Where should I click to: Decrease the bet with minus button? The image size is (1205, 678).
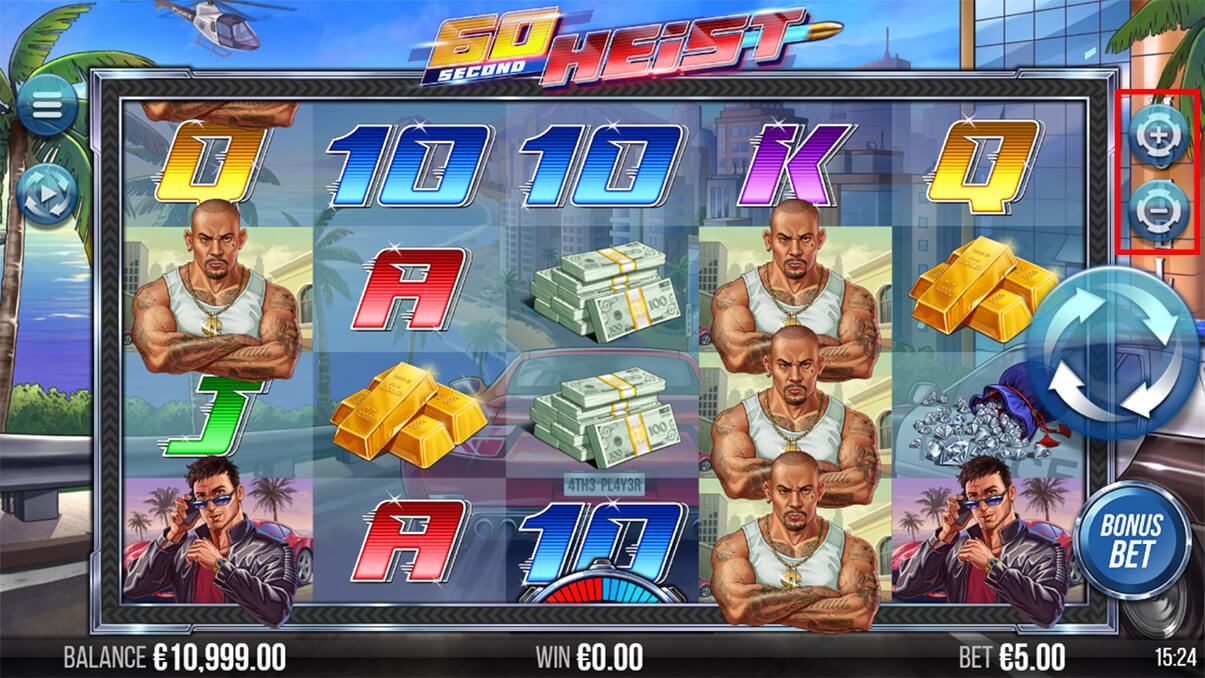click(x=1158, y=211)
